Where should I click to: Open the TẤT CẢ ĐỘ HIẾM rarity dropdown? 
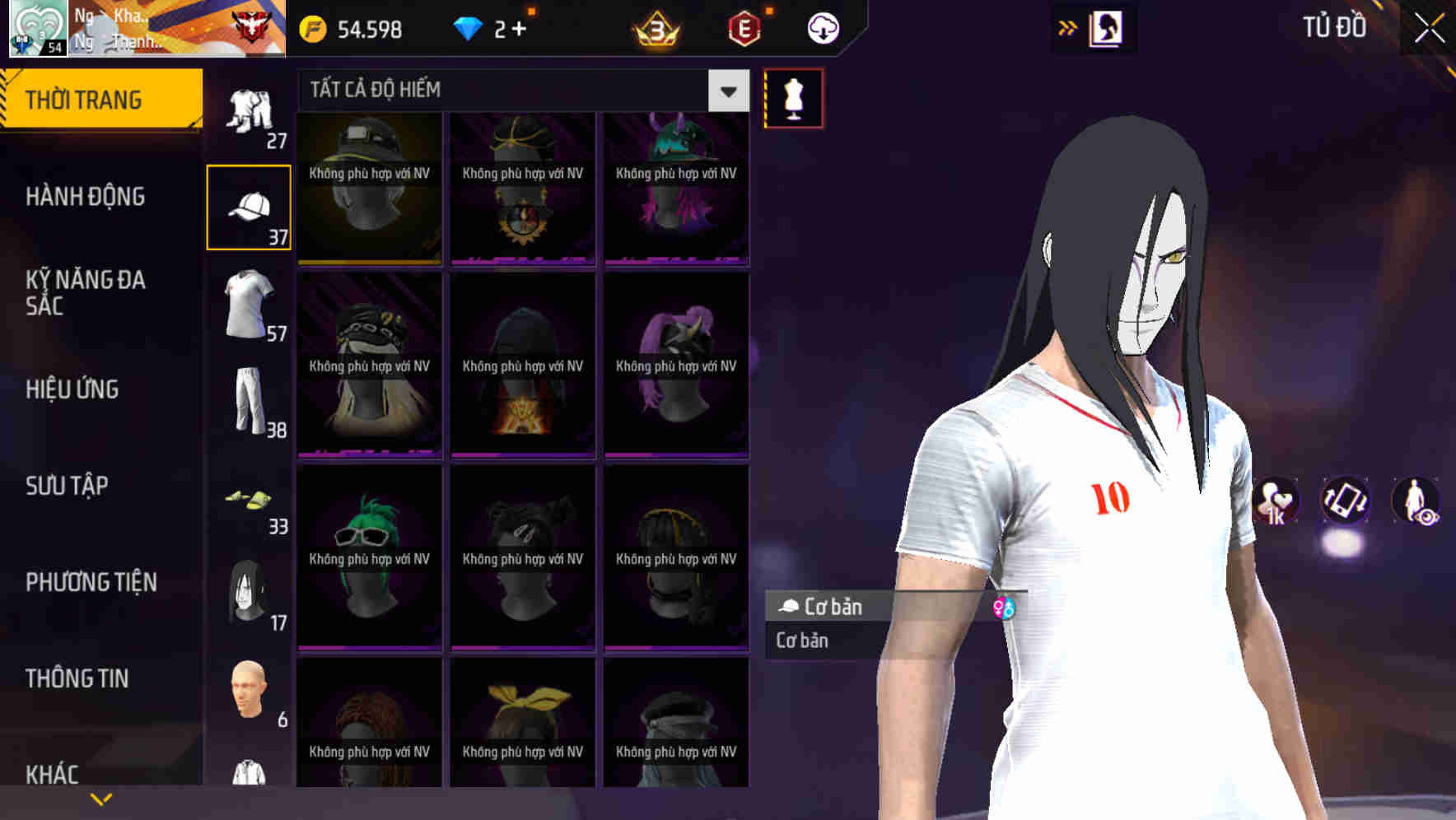[x=521, y=90]
